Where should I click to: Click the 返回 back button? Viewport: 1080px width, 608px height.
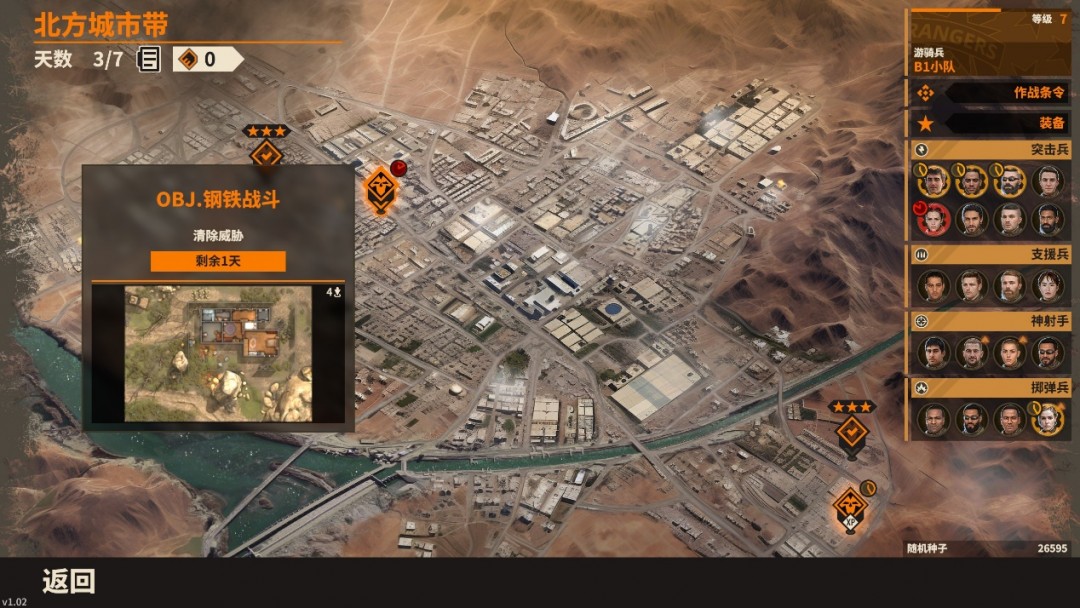(x=69, y=581)
